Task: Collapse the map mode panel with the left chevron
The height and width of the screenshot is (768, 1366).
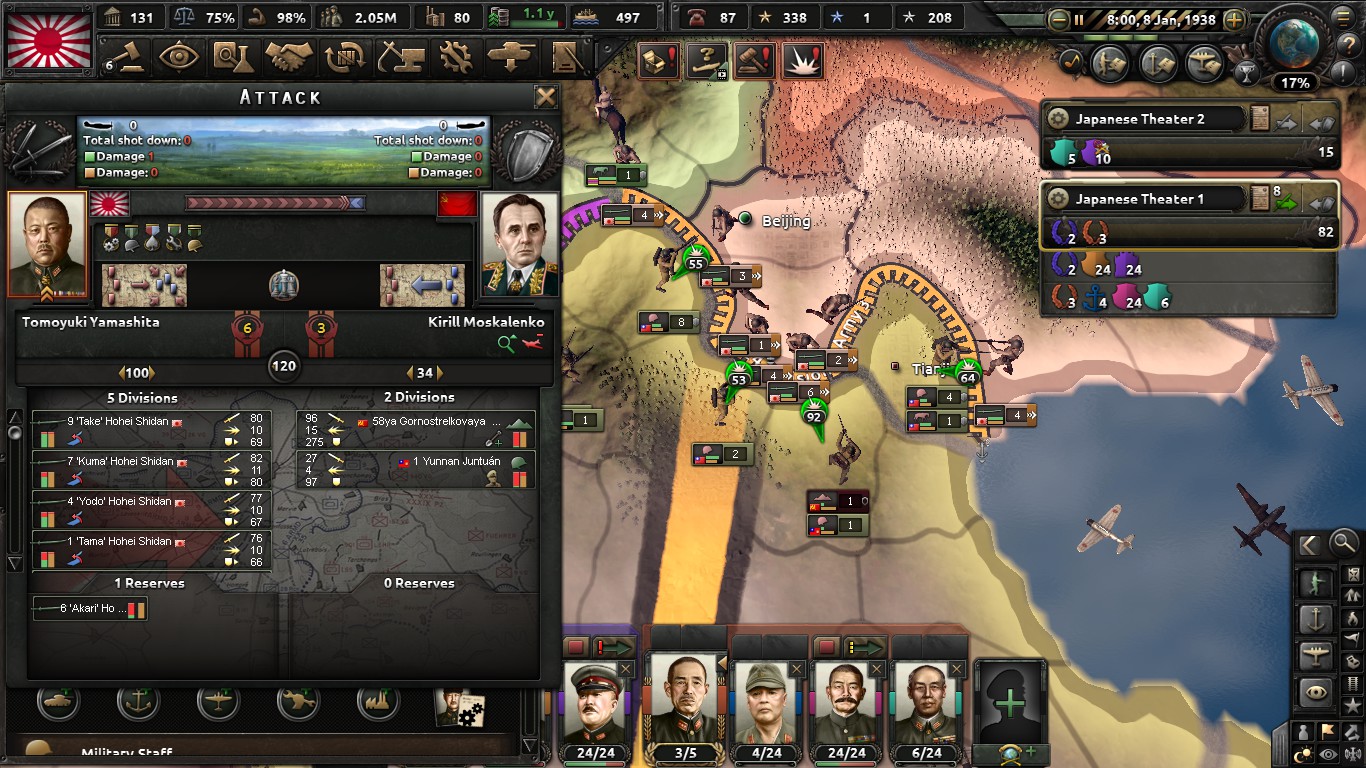Action: (1308, 543)
